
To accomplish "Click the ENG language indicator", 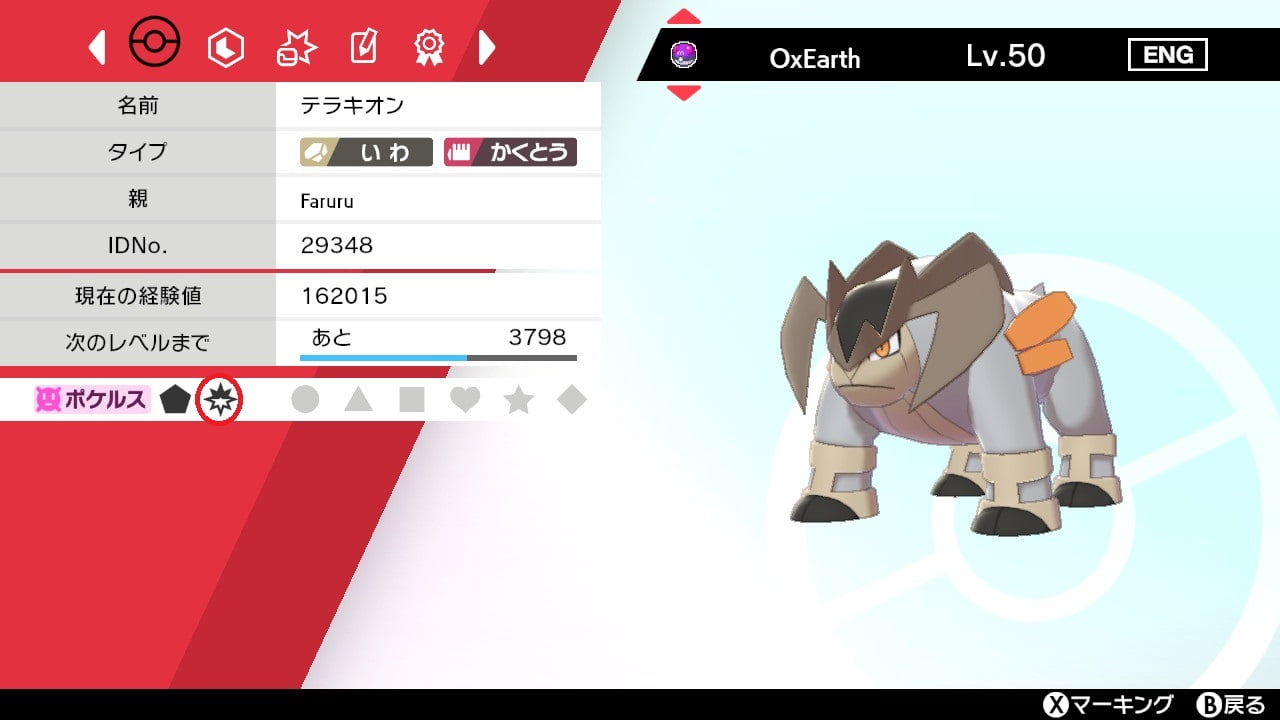I will 1168,55.
